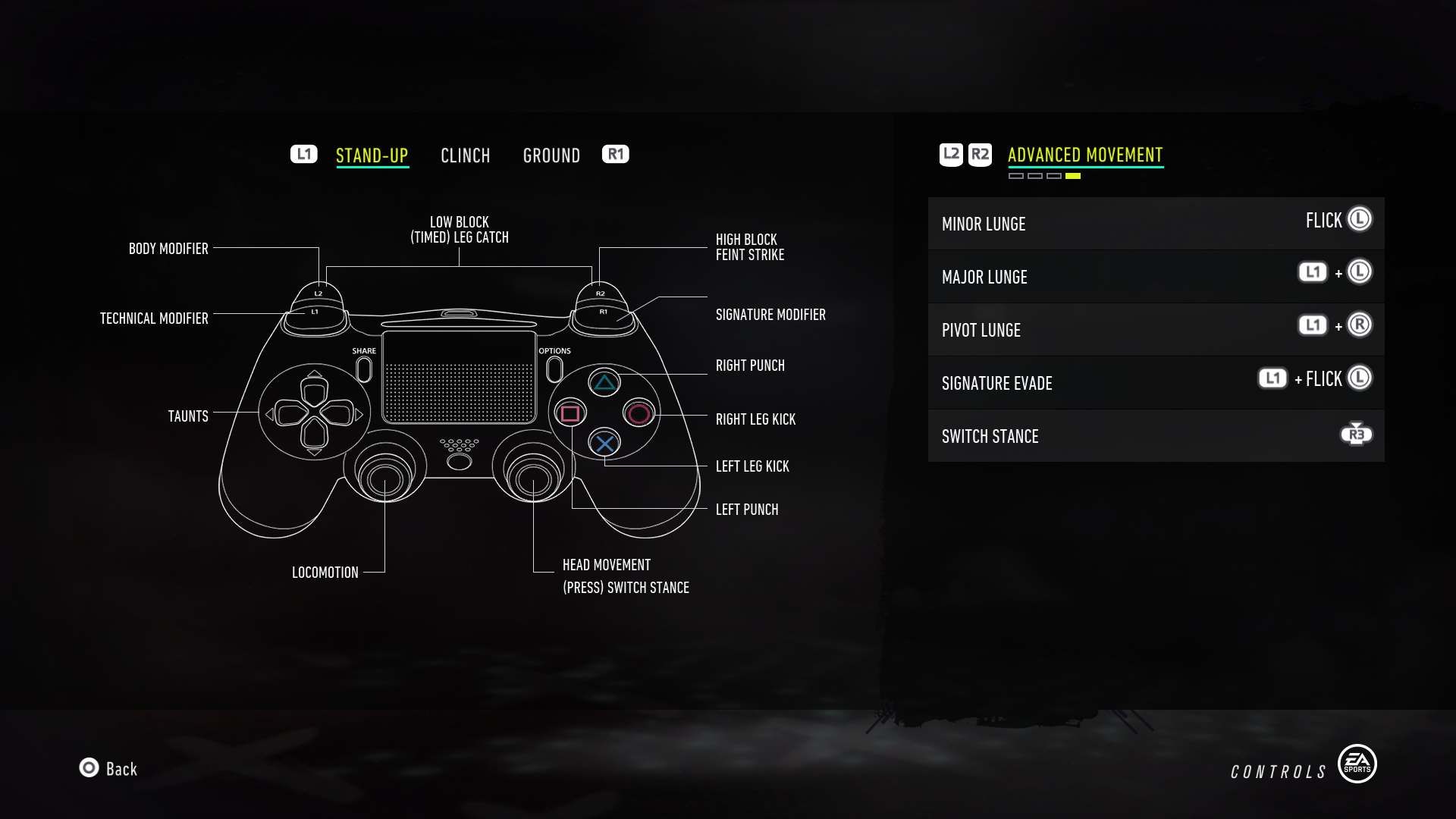Select the R2 trigger icon near Advanced Movement

click(980, 153)
